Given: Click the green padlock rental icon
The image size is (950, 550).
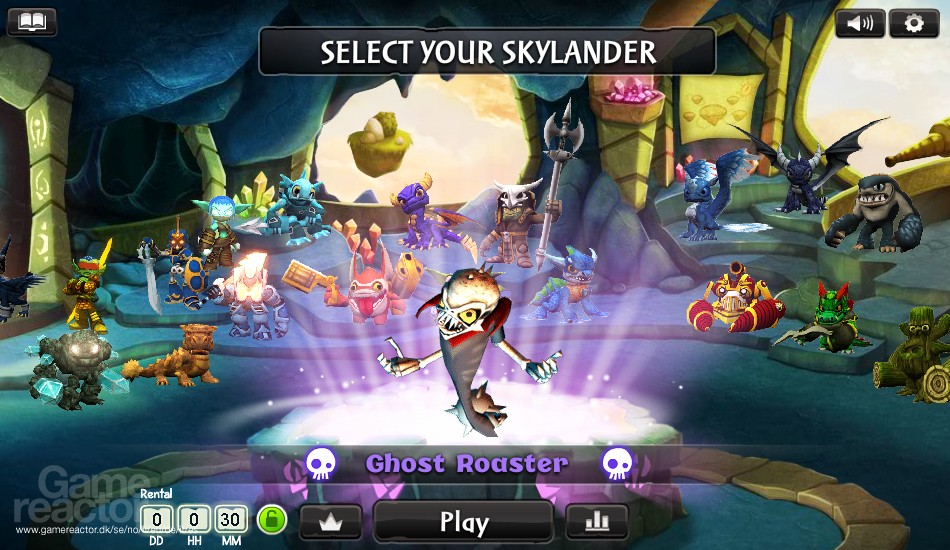Looking at the screenshot, I should (x=271, y=519).
